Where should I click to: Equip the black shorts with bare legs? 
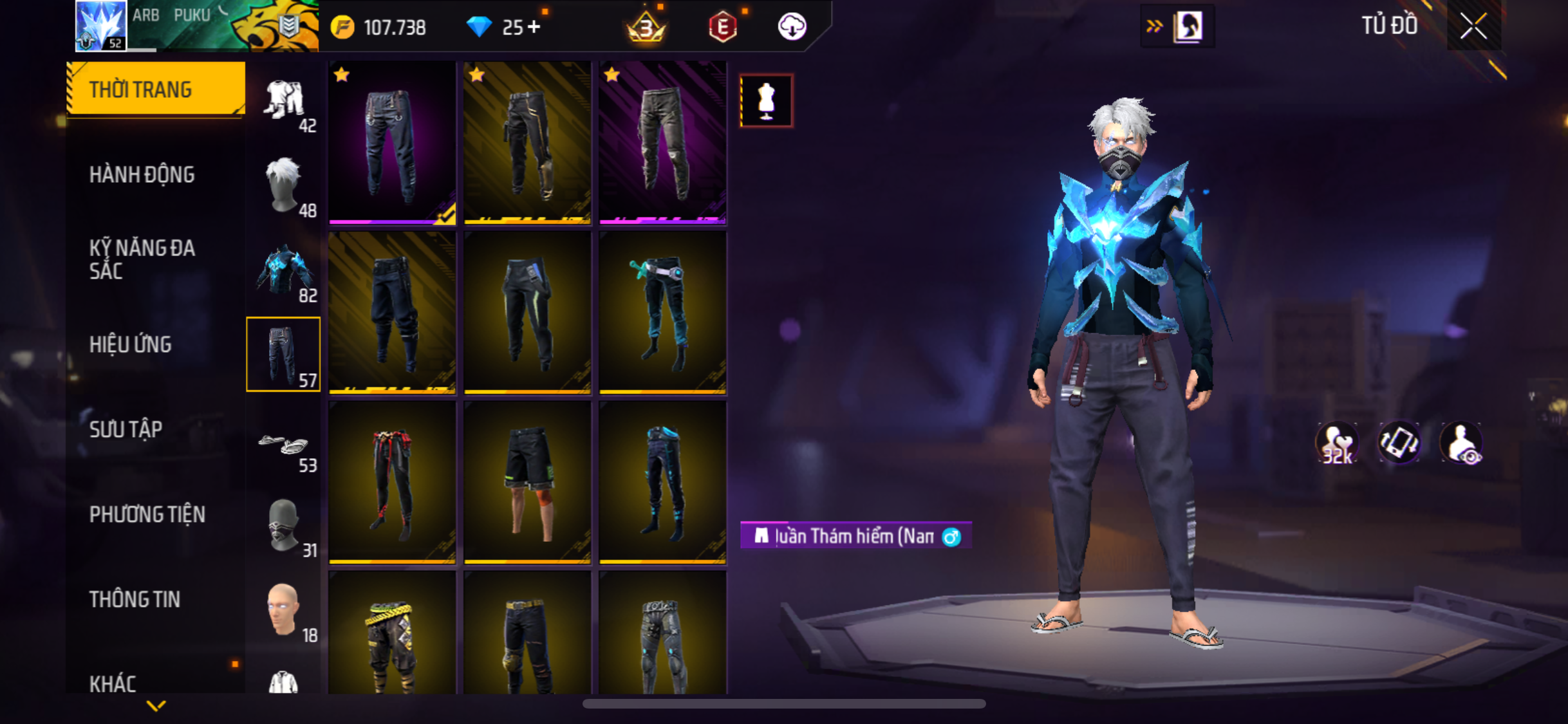(527, 483)
